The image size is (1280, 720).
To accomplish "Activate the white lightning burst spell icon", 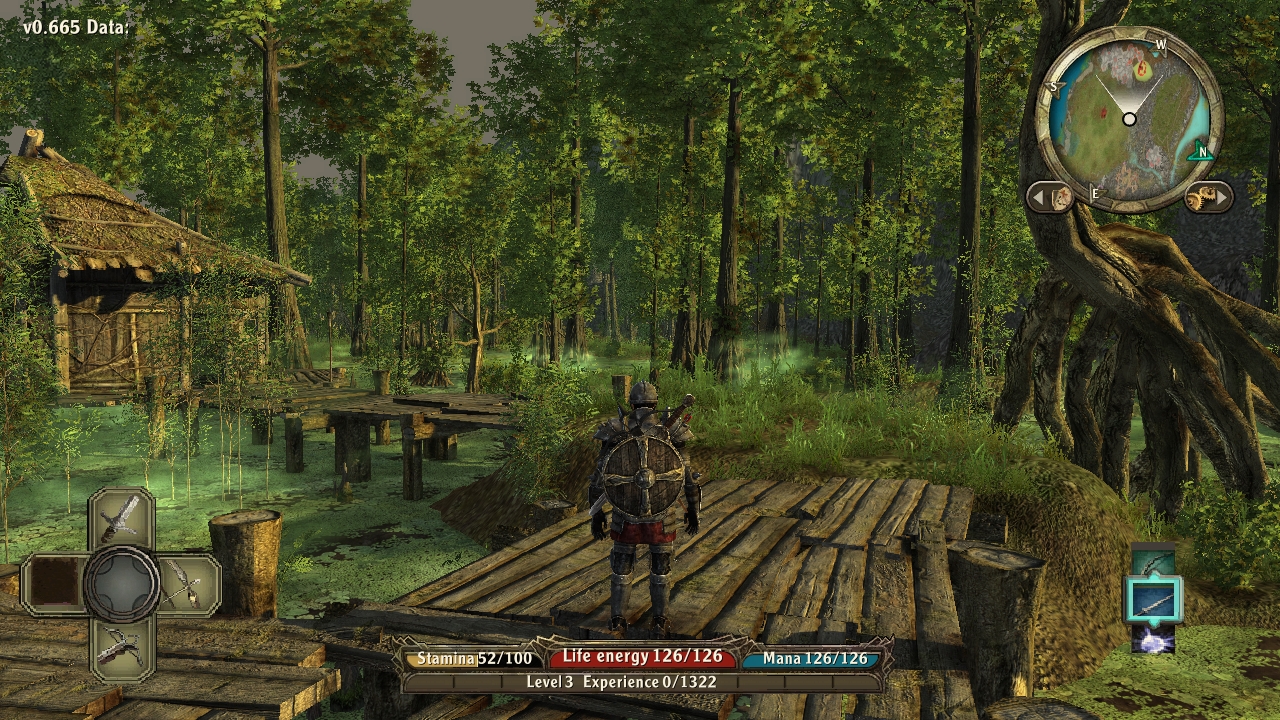I will tap(1154, 639).
